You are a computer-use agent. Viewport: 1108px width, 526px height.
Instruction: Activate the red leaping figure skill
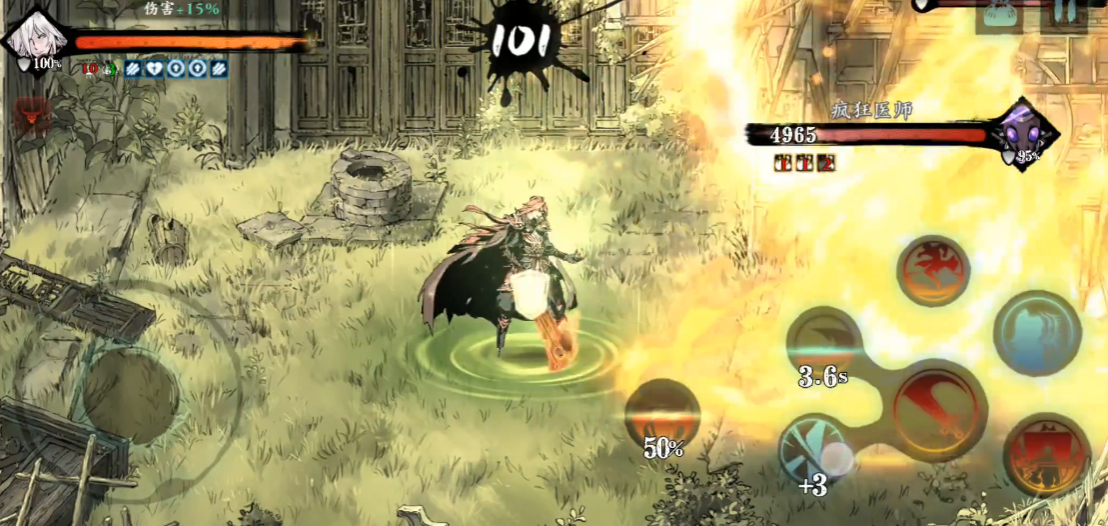coord(933,270)
